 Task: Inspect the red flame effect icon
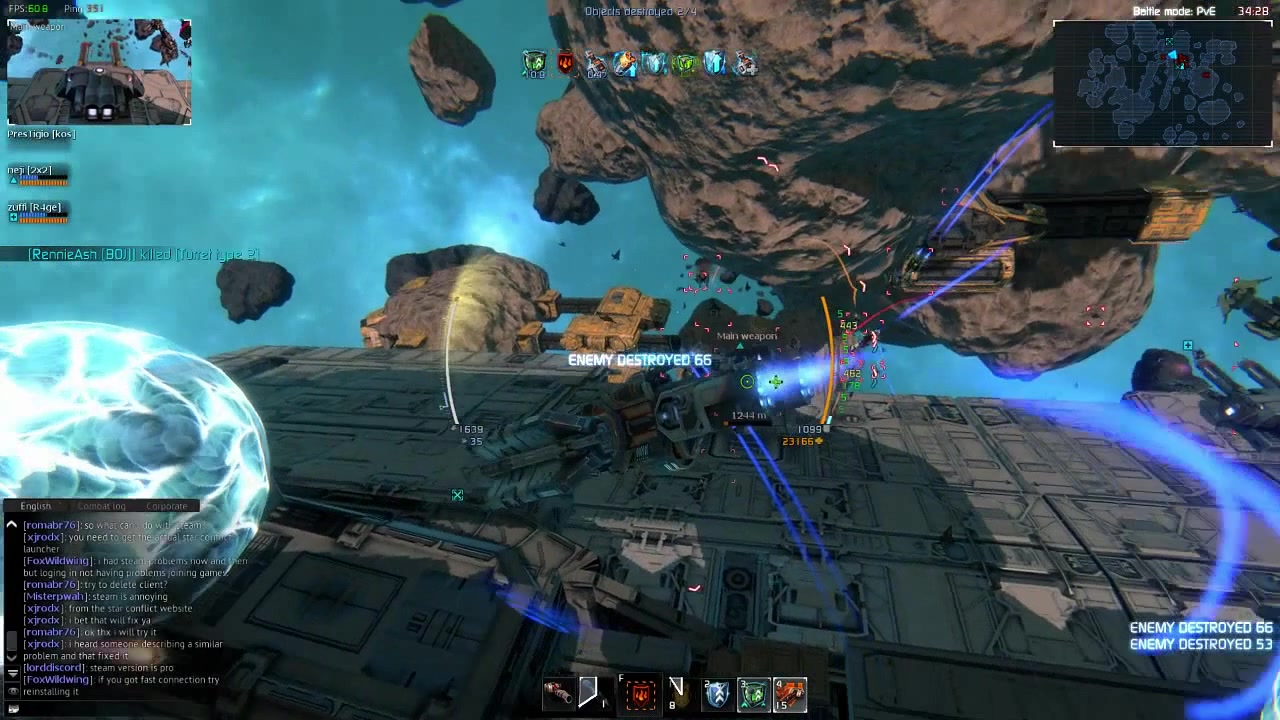(x=566, y=63)
